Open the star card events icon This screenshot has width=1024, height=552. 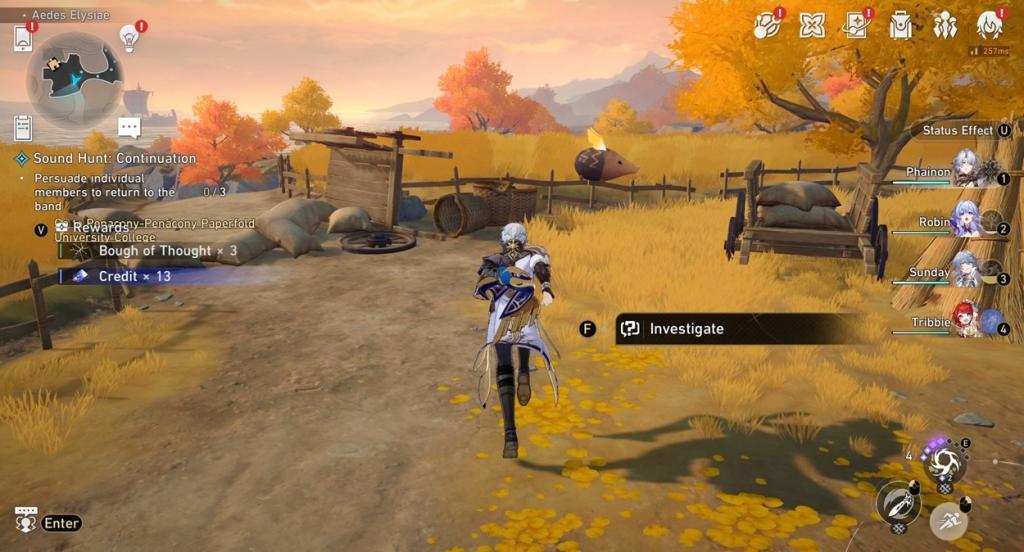click(x=856, y=26)
